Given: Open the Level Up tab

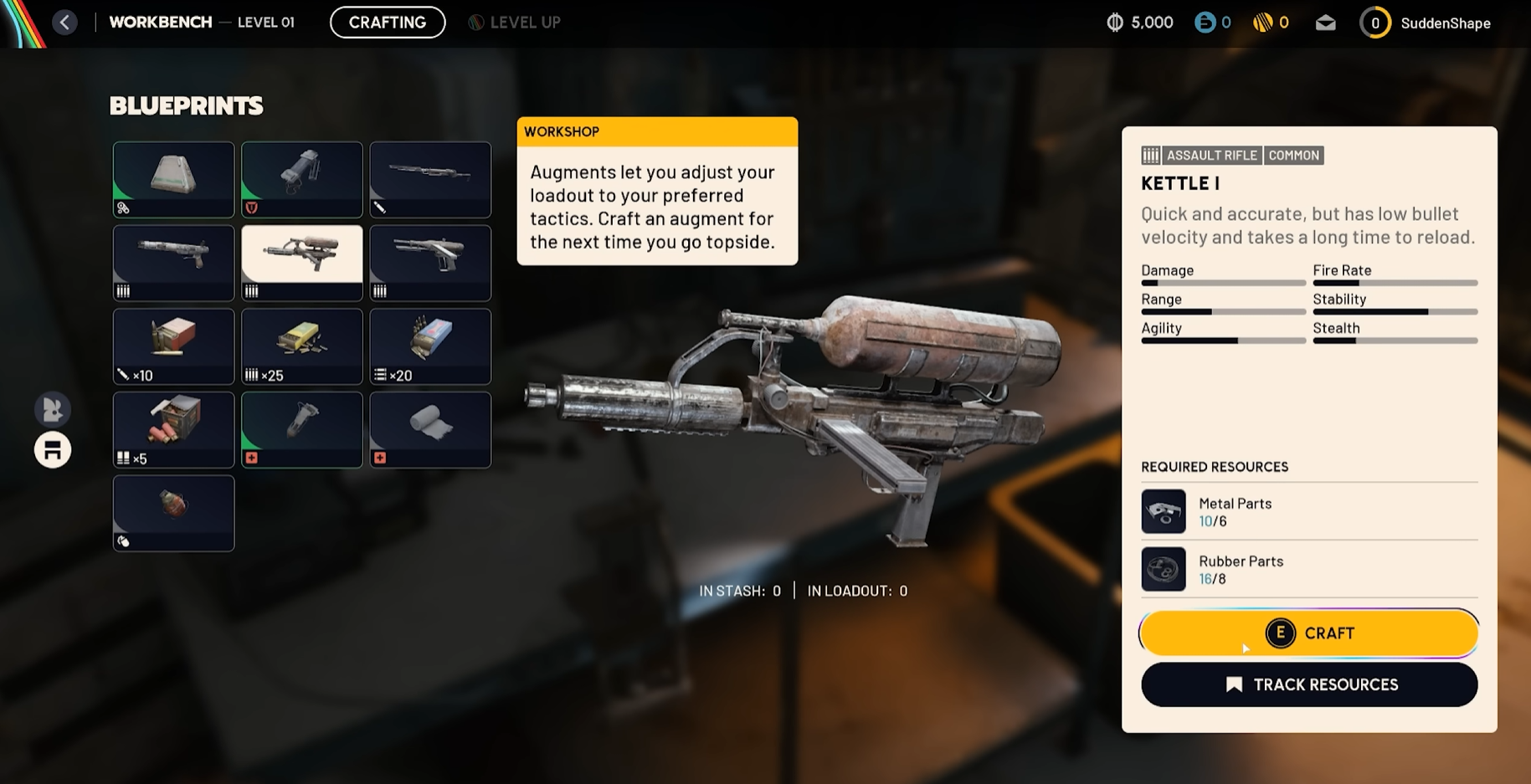Looking at the screenshot, I should point(514,23).
